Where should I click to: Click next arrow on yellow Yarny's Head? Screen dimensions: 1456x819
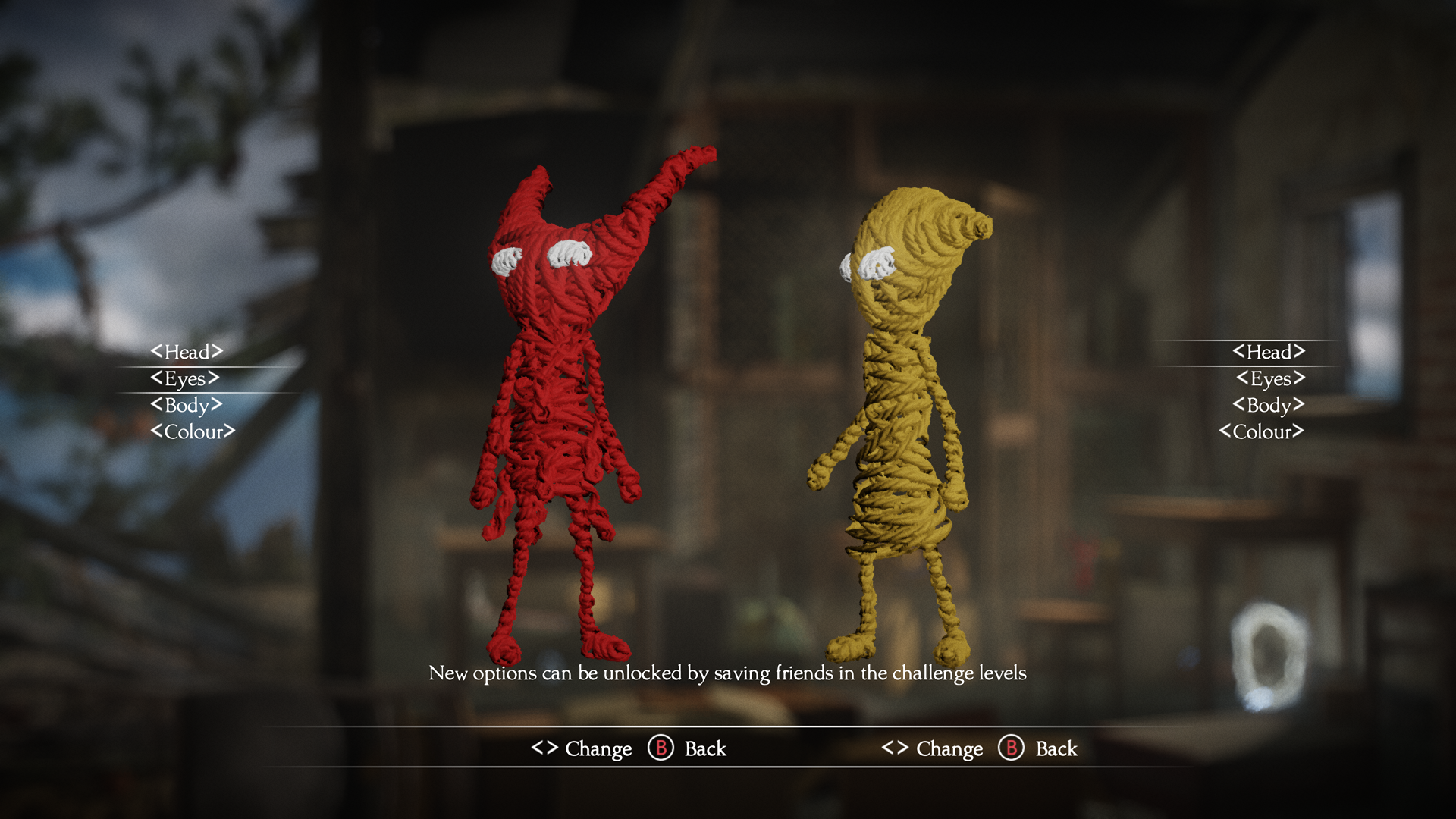point(1299,351)
